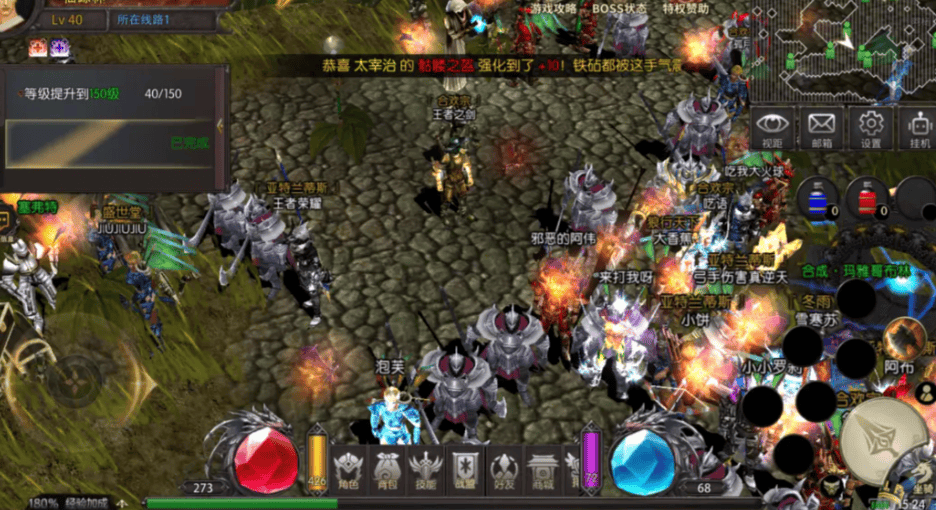Use the red health potion slot
The image size is (936, 510).
tap(866, 197)
